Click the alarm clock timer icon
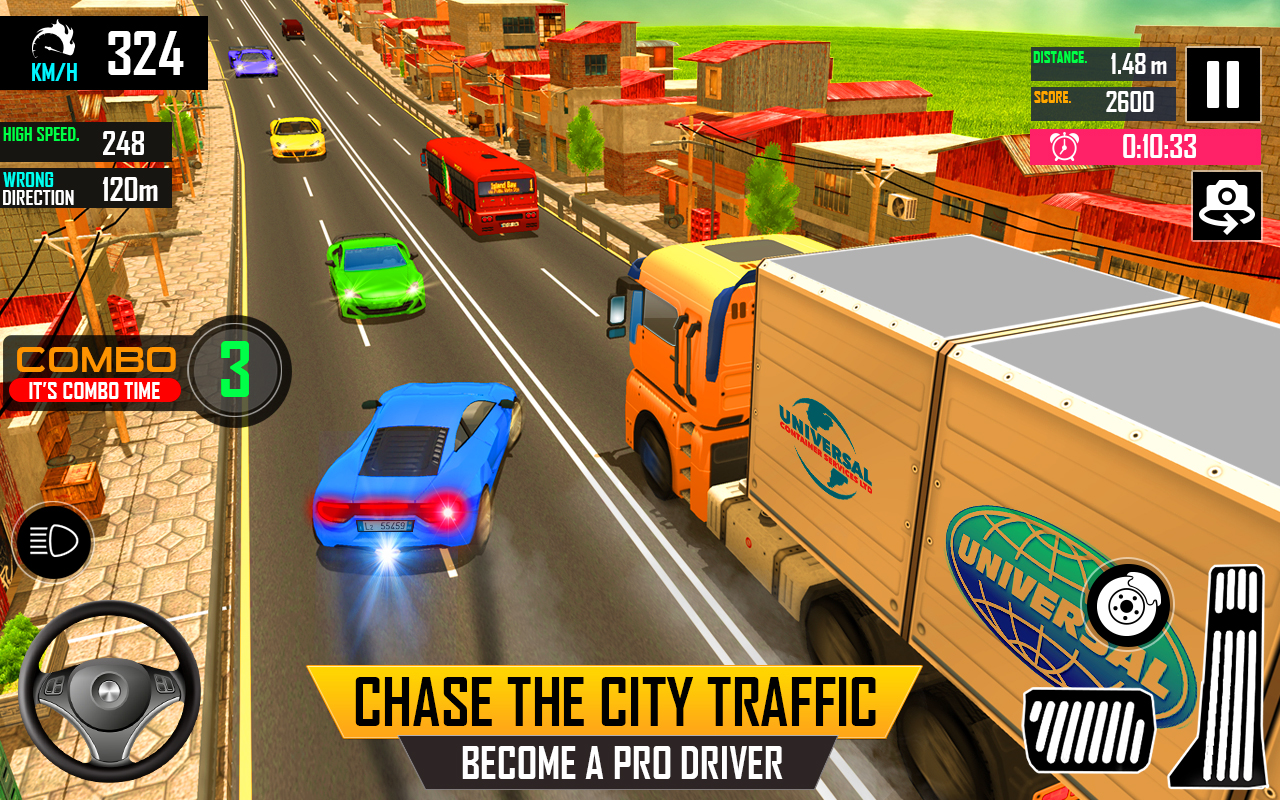The image size is (1280, 800). (x=1065, y=145)
